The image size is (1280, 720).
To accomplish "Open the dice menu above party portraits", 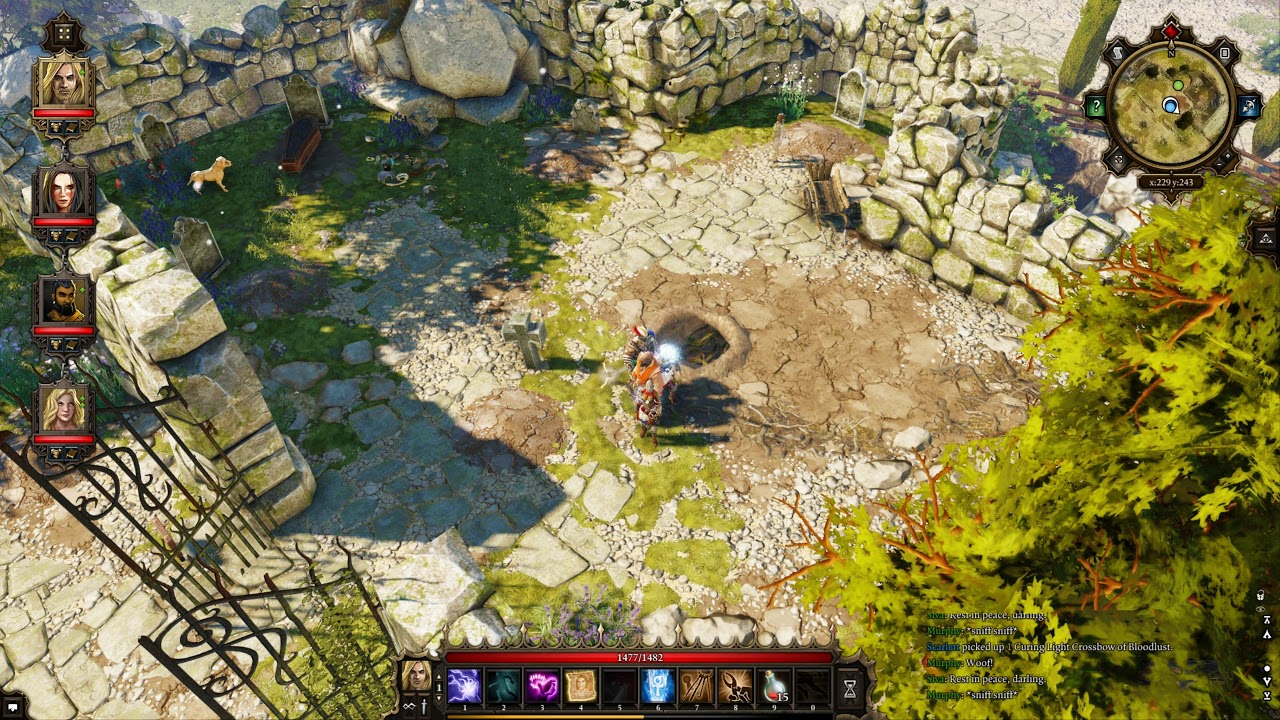I will click(x=63, y=33).
